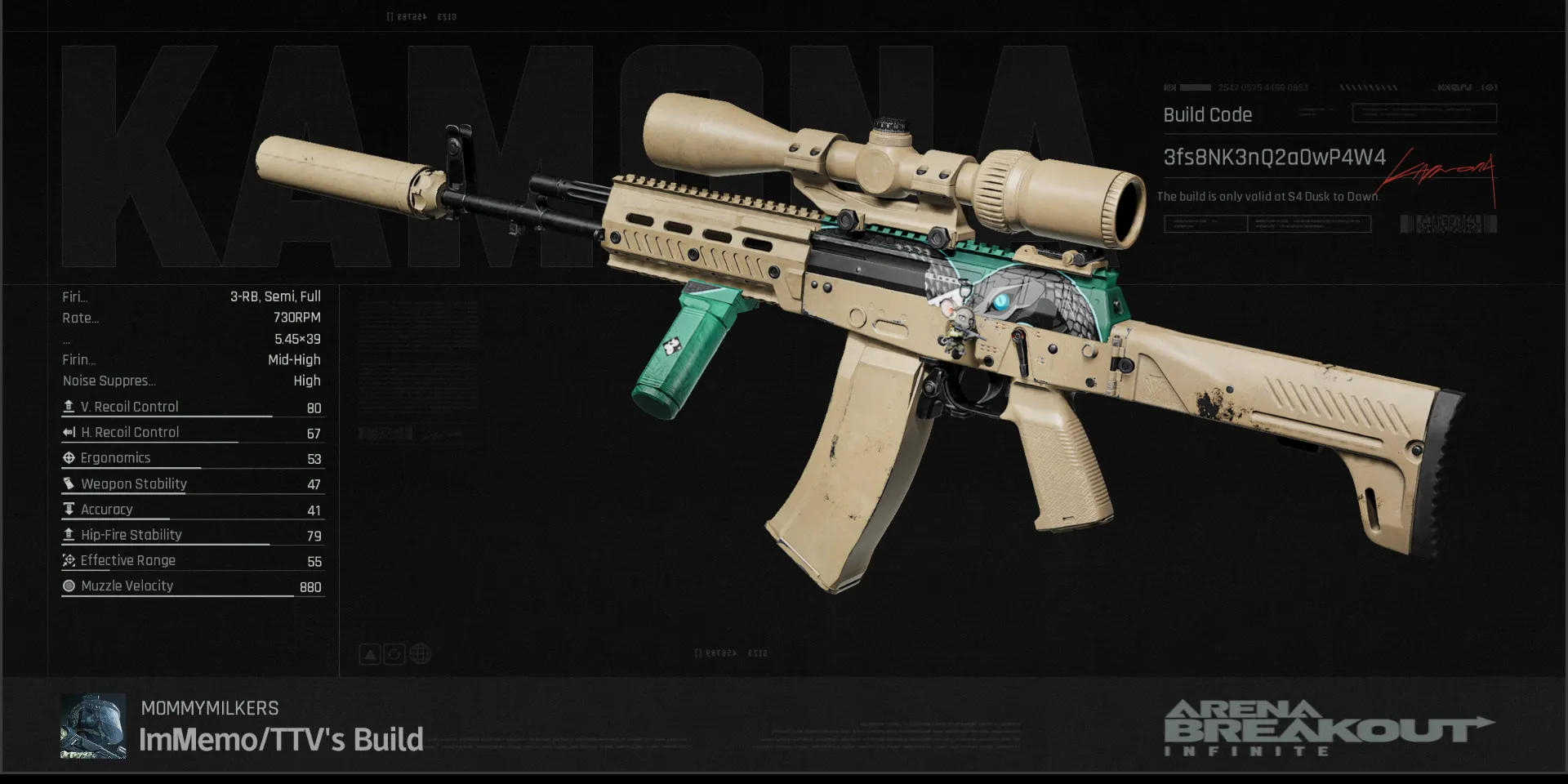The width and height of the screenshot is (1568, 784).
Task: Select the Accuracy icon
Action: (x=69, y=509)
